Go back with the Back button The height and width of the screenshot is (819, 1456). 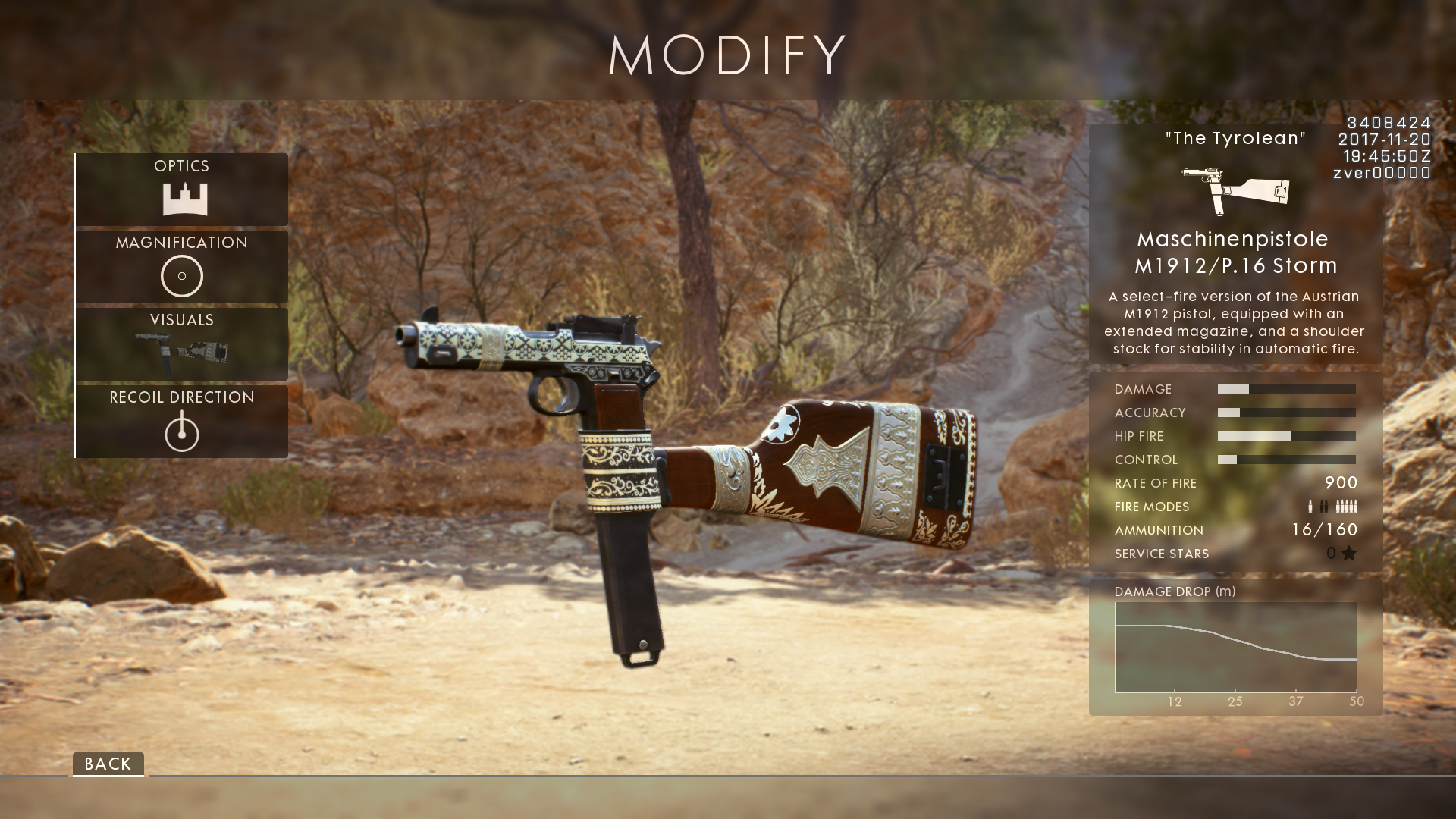click(x=108, y=764)
